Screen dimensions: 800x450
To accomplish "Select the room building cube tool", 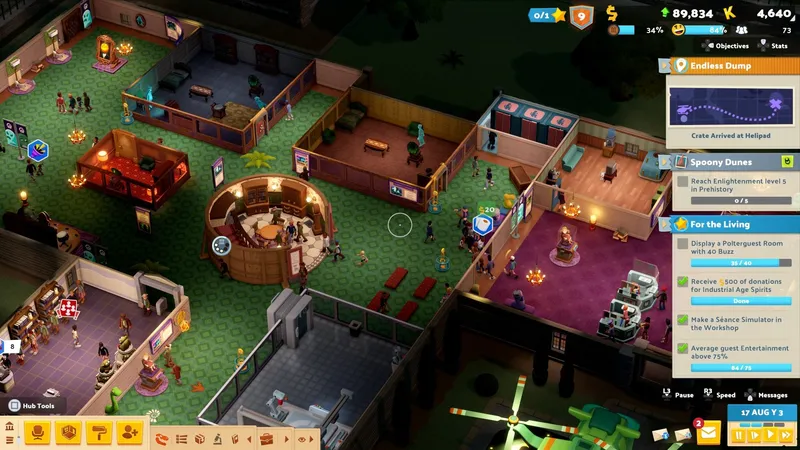I will 69,432.
